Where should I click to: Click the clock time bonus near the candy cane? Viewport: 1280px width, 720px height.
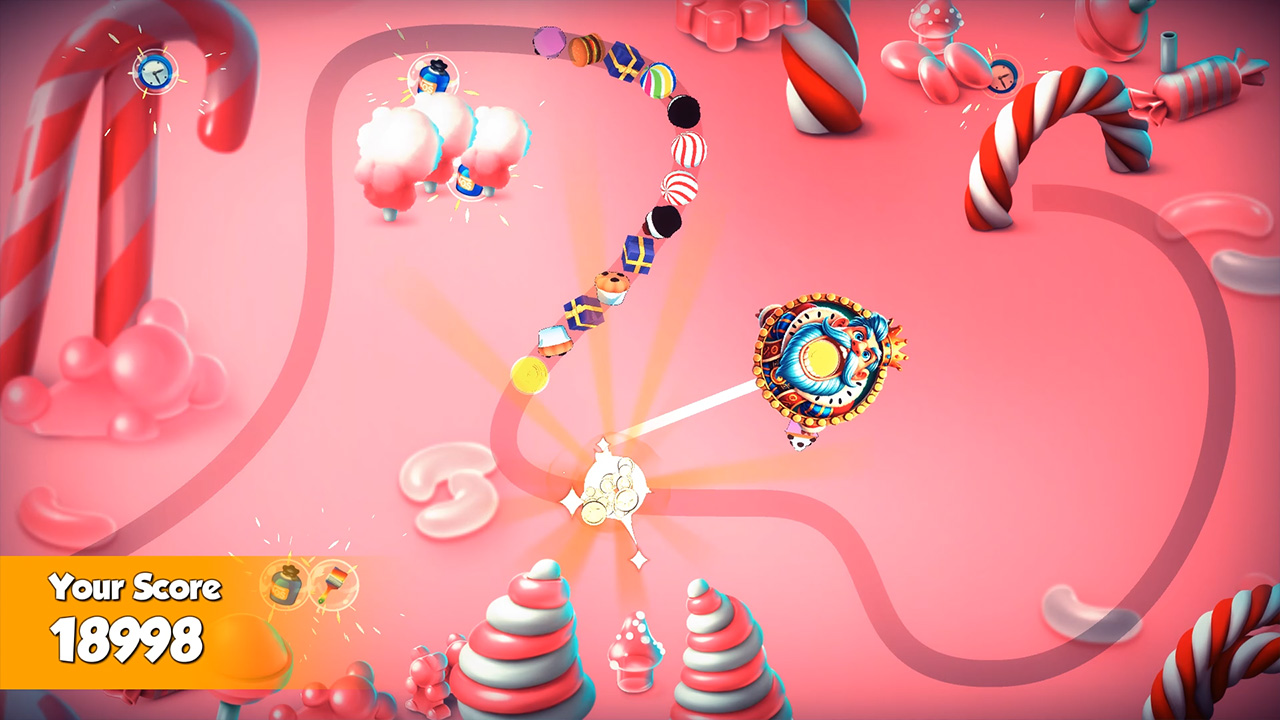155,70
